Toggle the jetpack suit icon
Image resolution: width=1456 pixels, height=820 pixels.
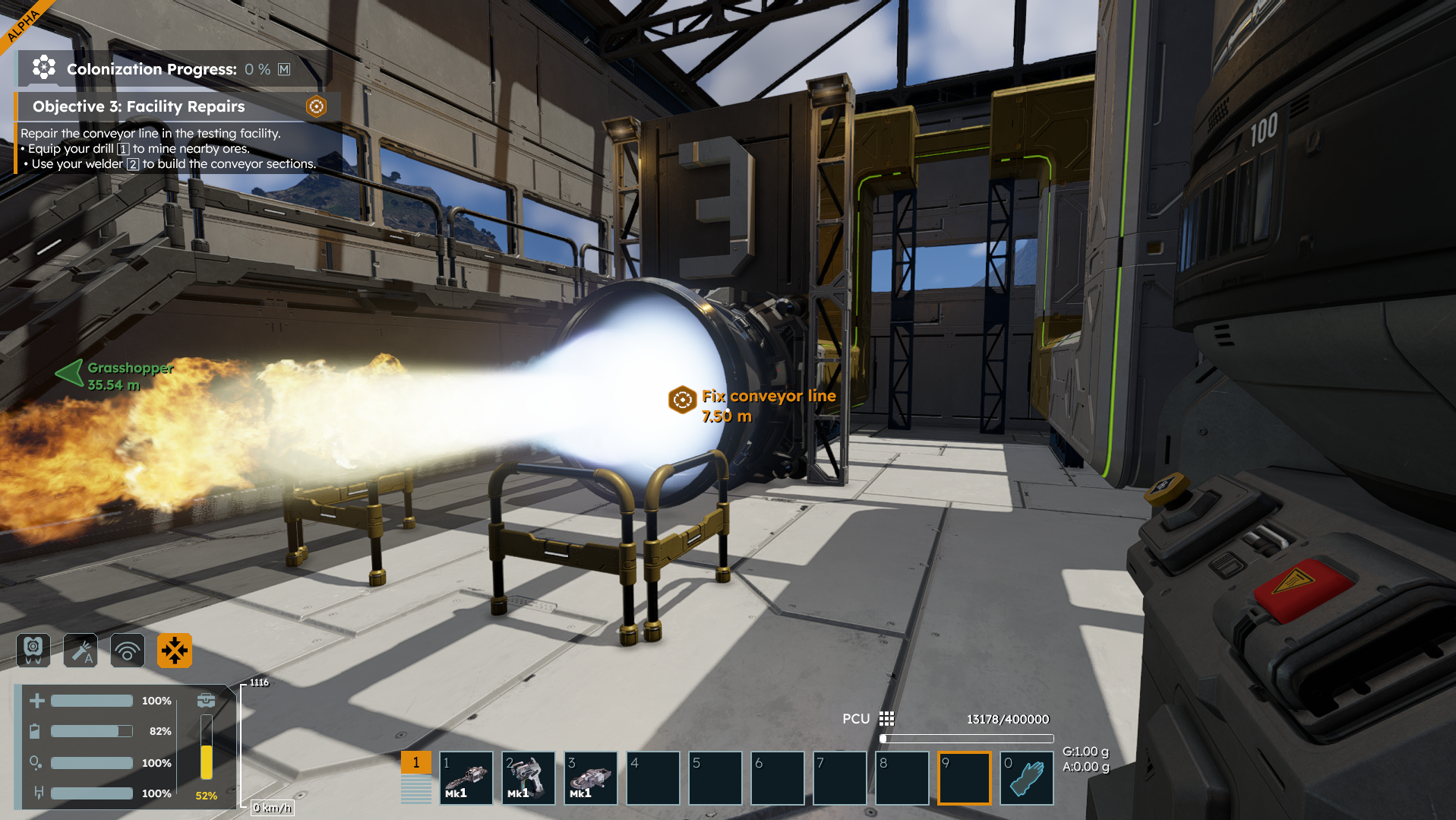click(33, 651)
